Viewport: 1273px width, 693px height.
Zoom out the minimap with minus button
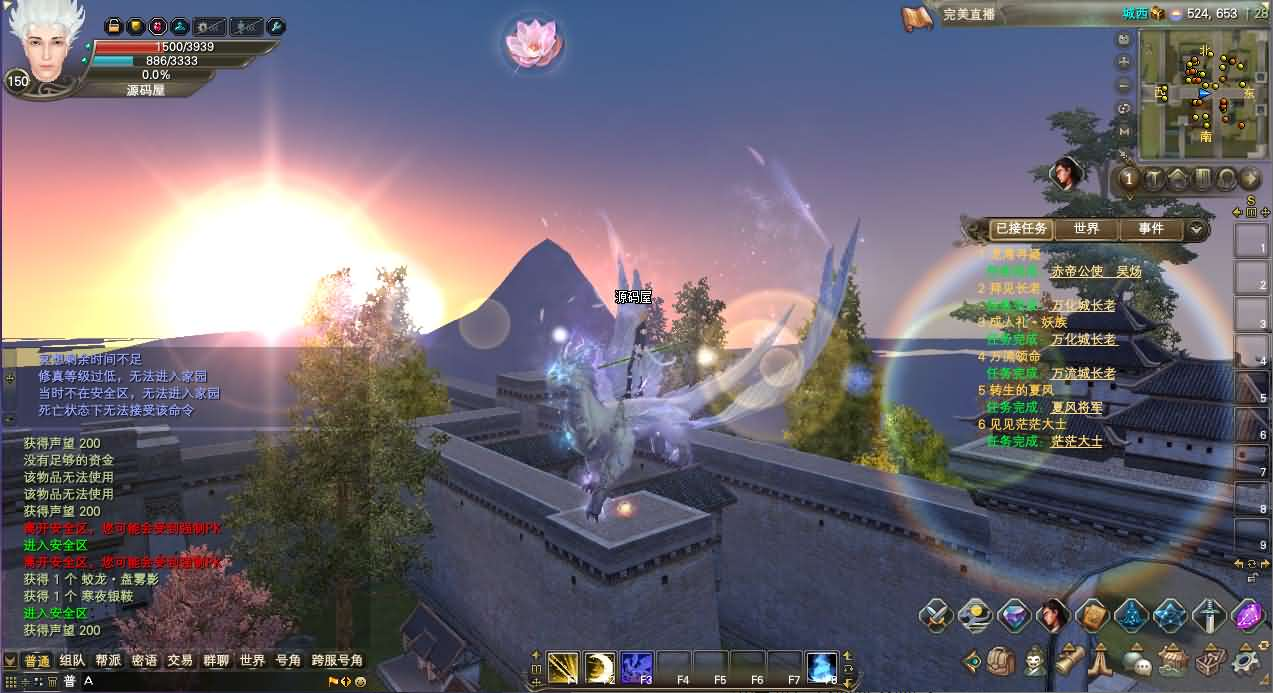point(1124,84)
